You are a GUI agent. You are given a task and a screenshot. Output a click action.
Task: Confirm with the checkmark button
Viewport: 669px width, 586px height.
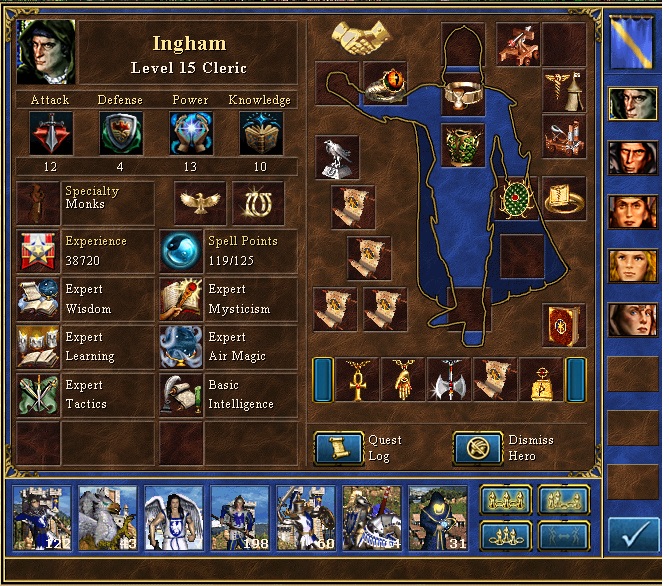point(633,534)
